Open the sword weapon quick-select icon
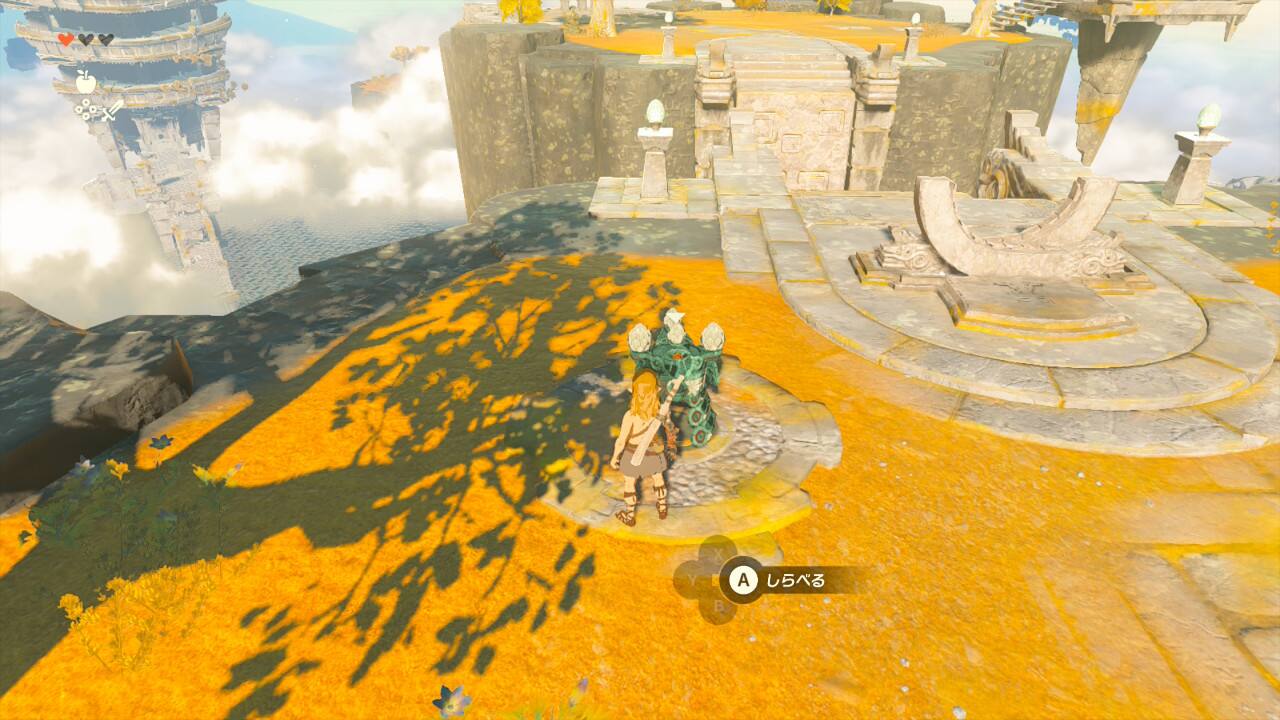The width and height of the screenshot is (1280, 720). pos(111,111)
